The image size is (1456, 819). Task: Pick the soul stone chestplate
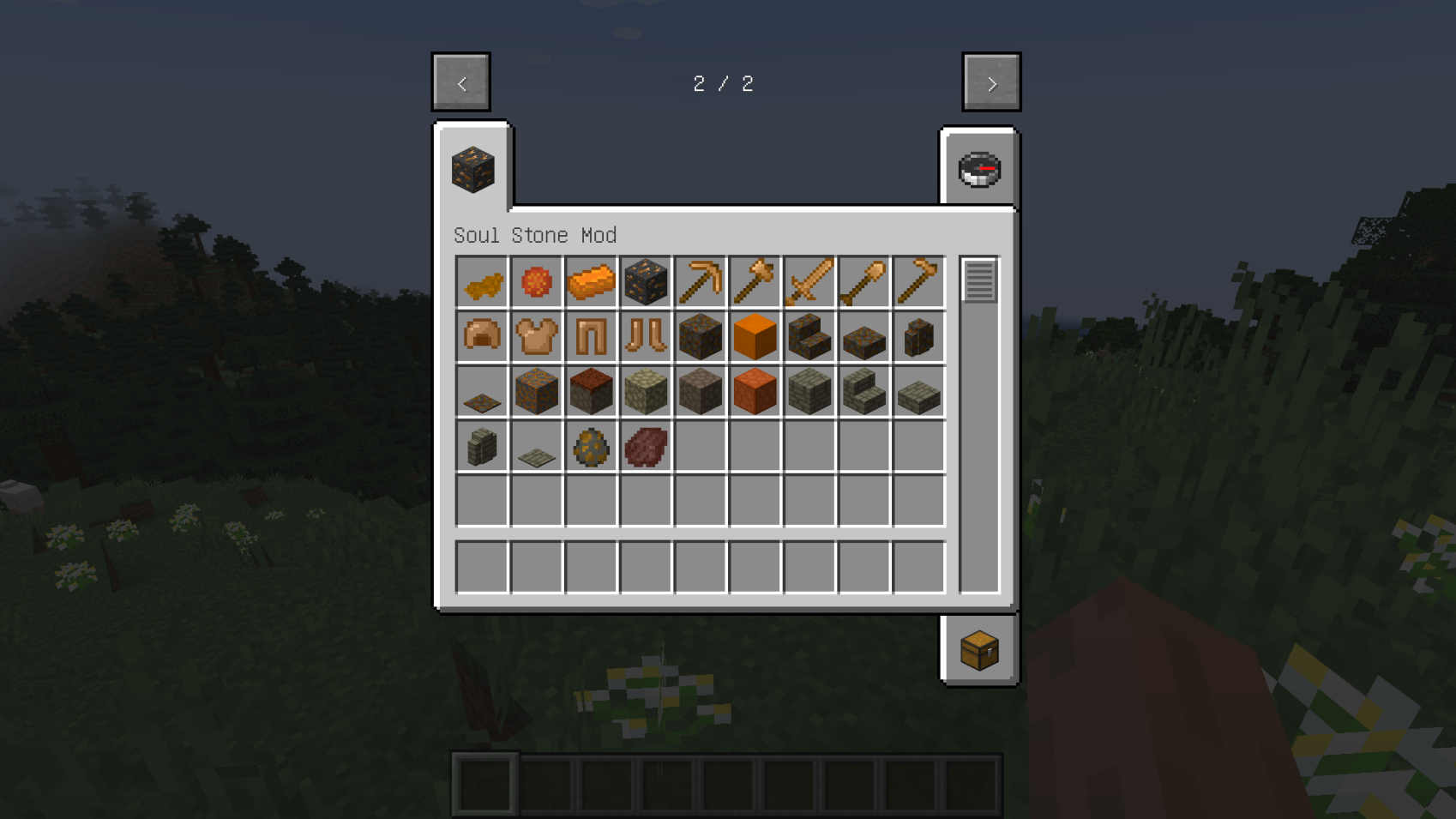536,336
